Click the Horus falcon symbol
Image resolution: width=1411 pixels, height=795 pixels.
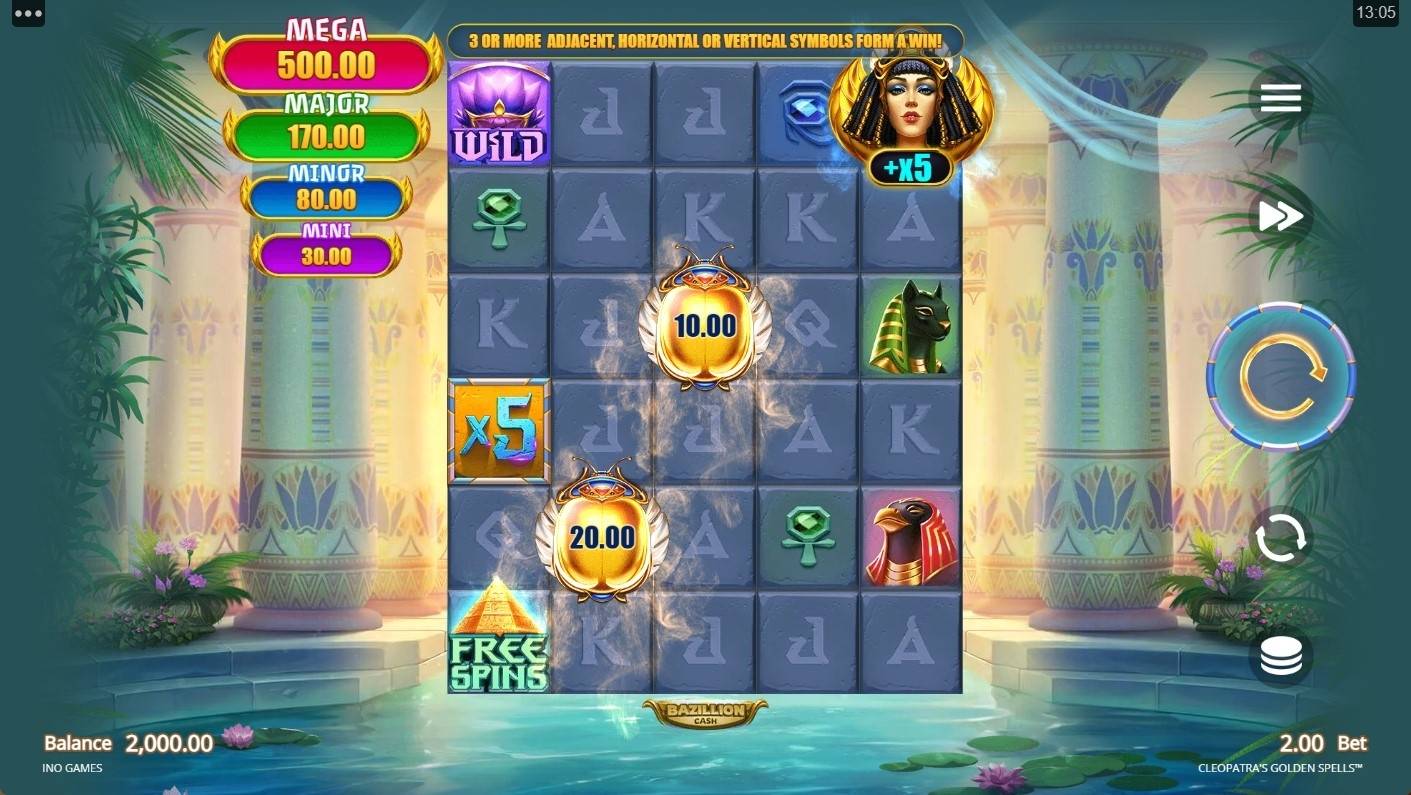[x=910, y=538]
